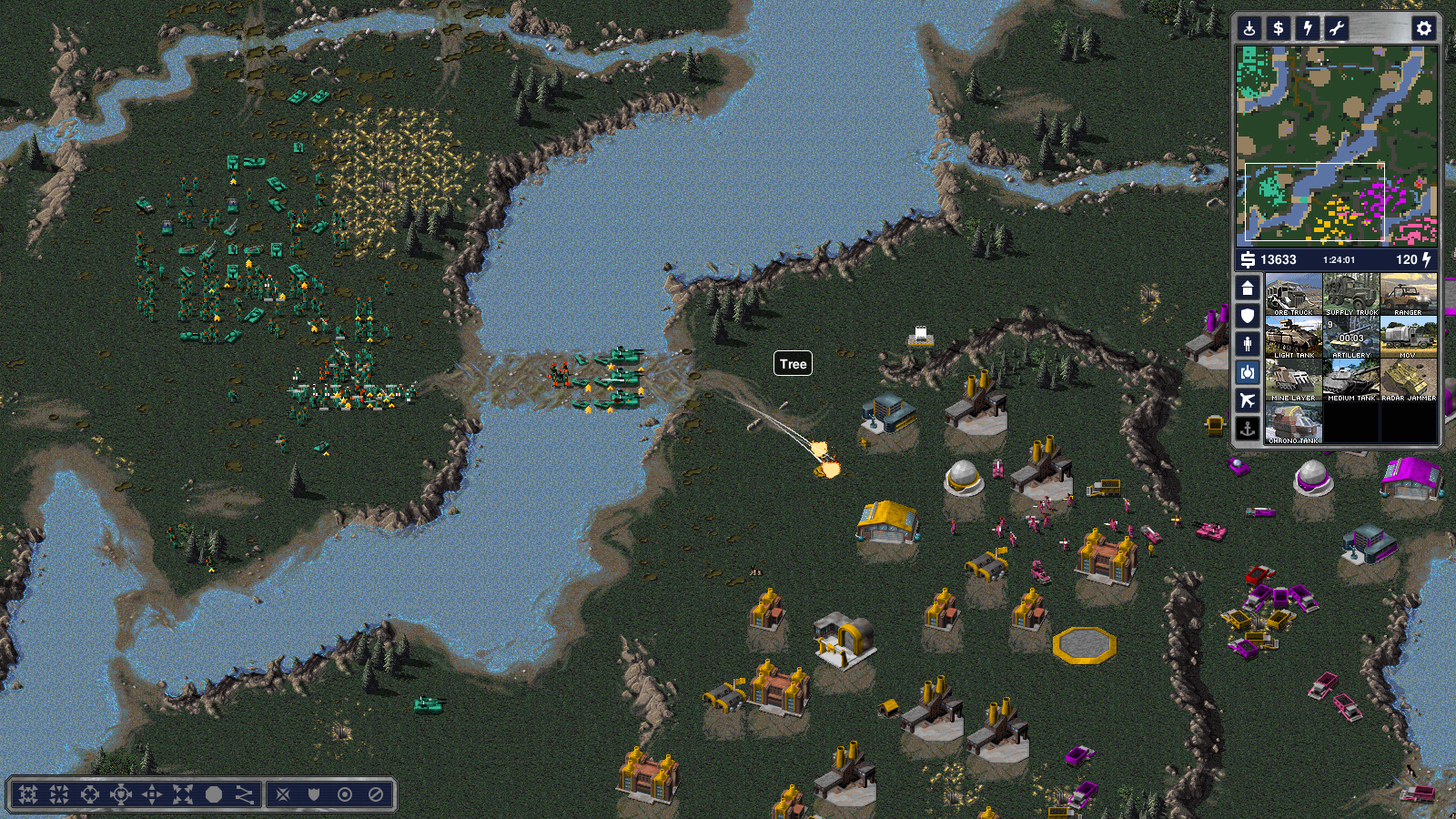
Task: Produce a Light Tank
Action: [1293, 337]
